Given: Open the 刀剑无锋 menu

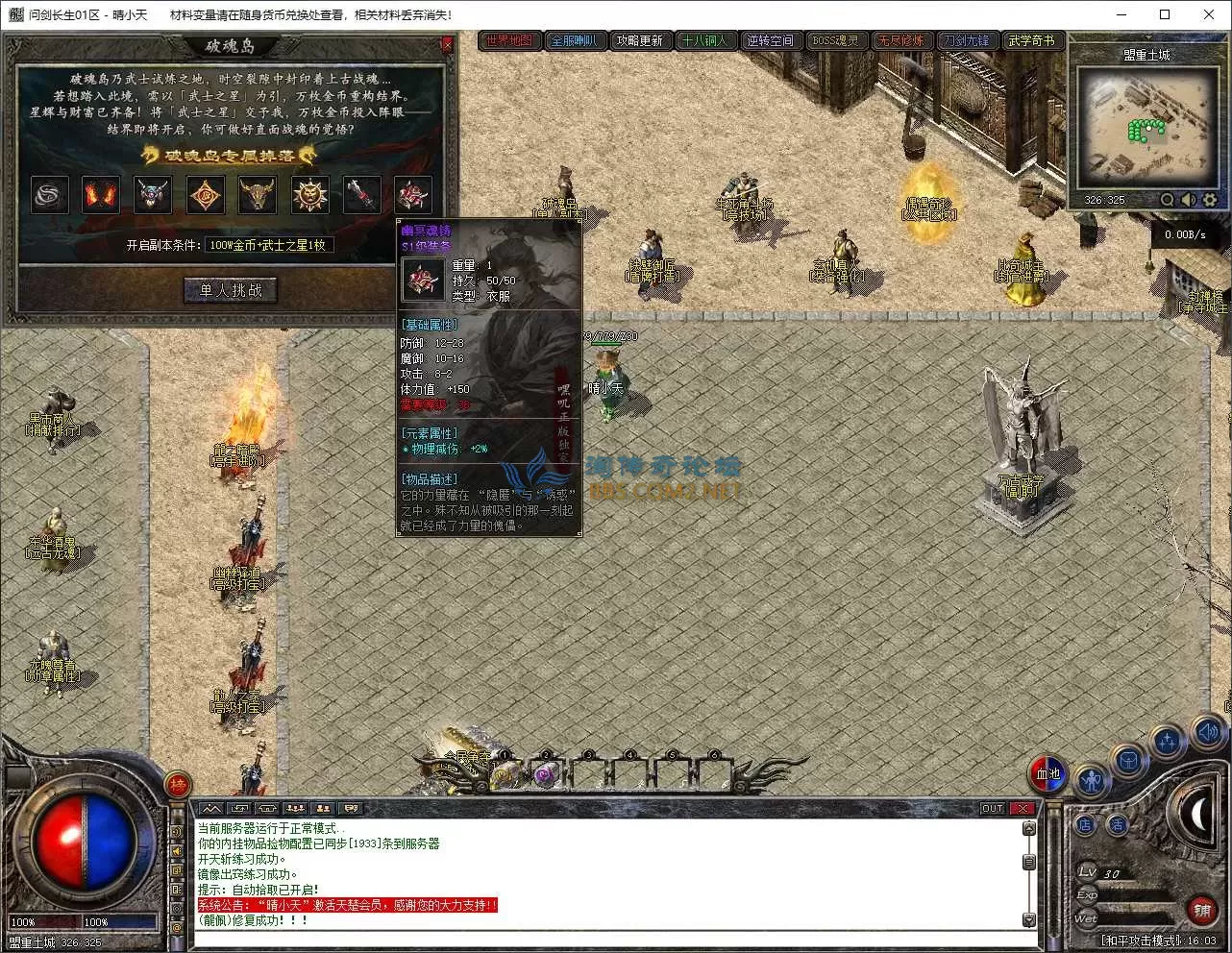Looking at the screenshot, I should [x=966, y=40].
